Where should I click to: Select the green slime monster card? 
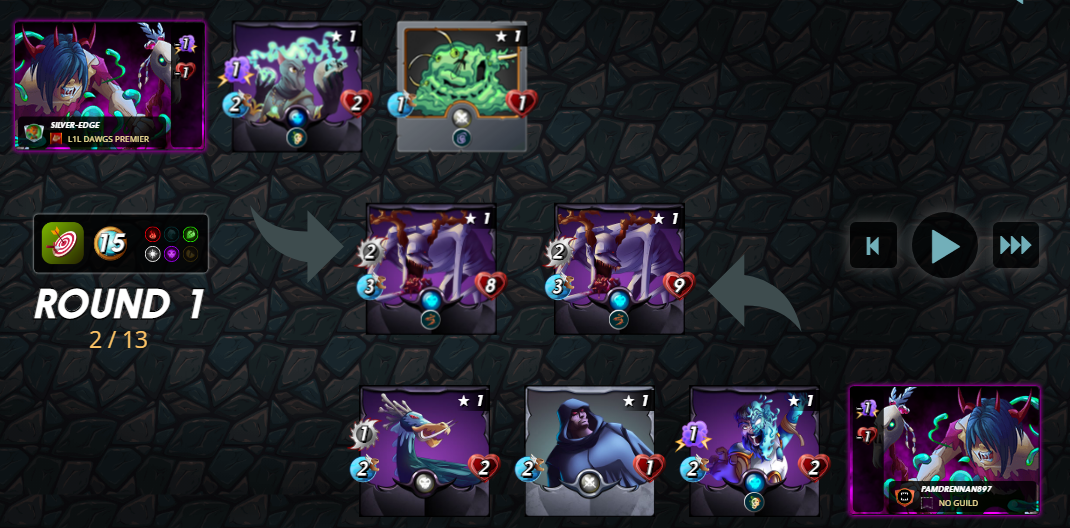pos(462,88)
